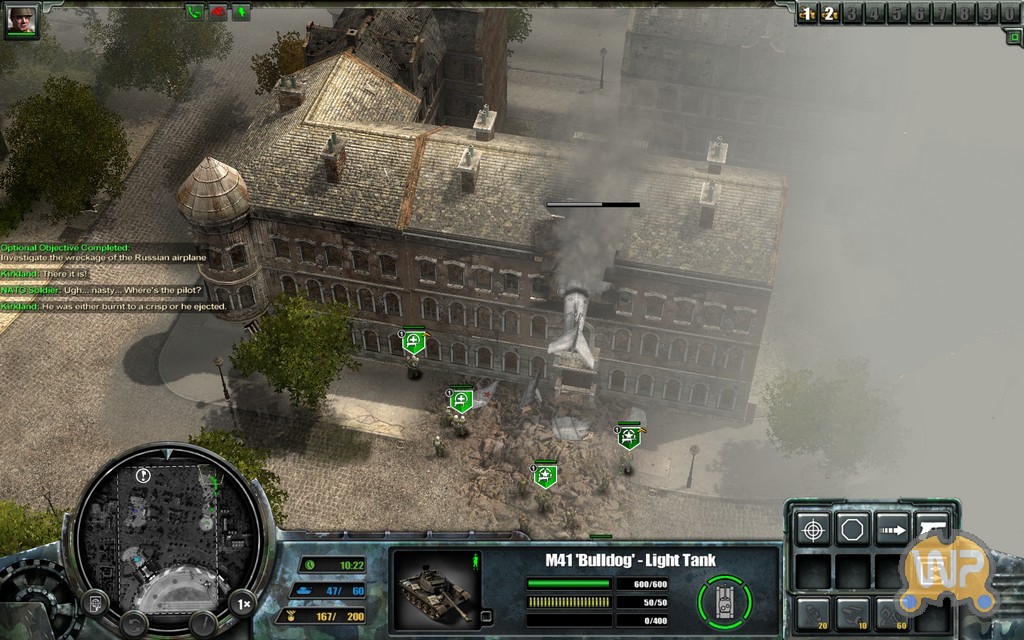Issue the octagon stop command

pos(852,528)
